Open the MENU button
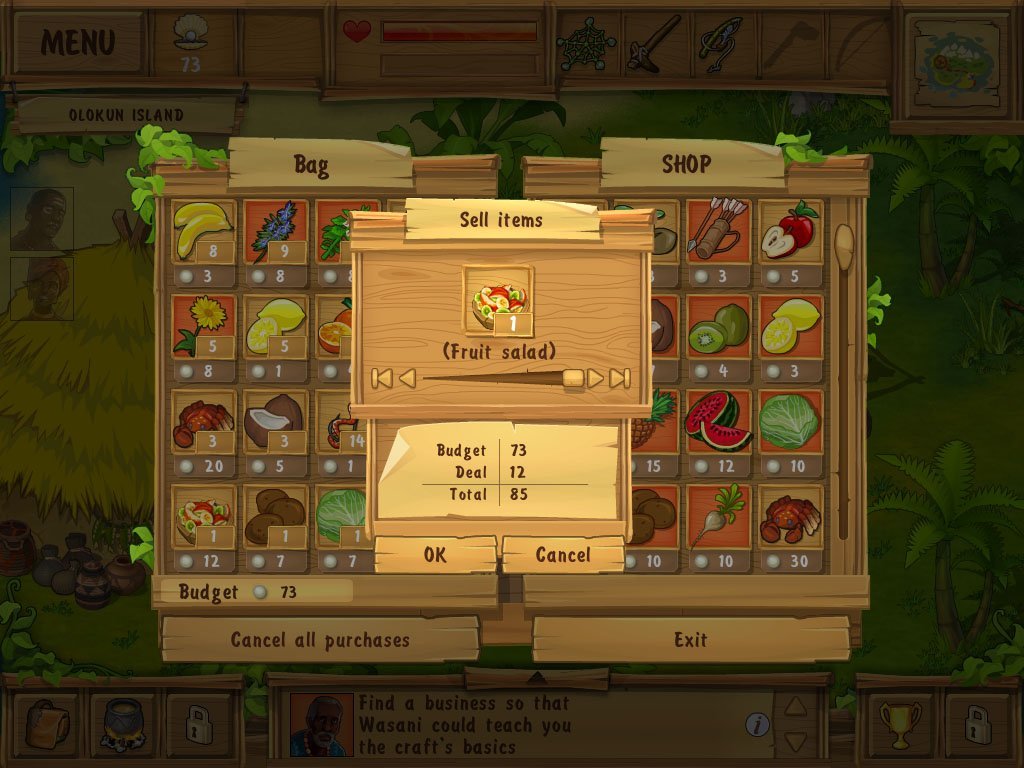 [78, 42]
